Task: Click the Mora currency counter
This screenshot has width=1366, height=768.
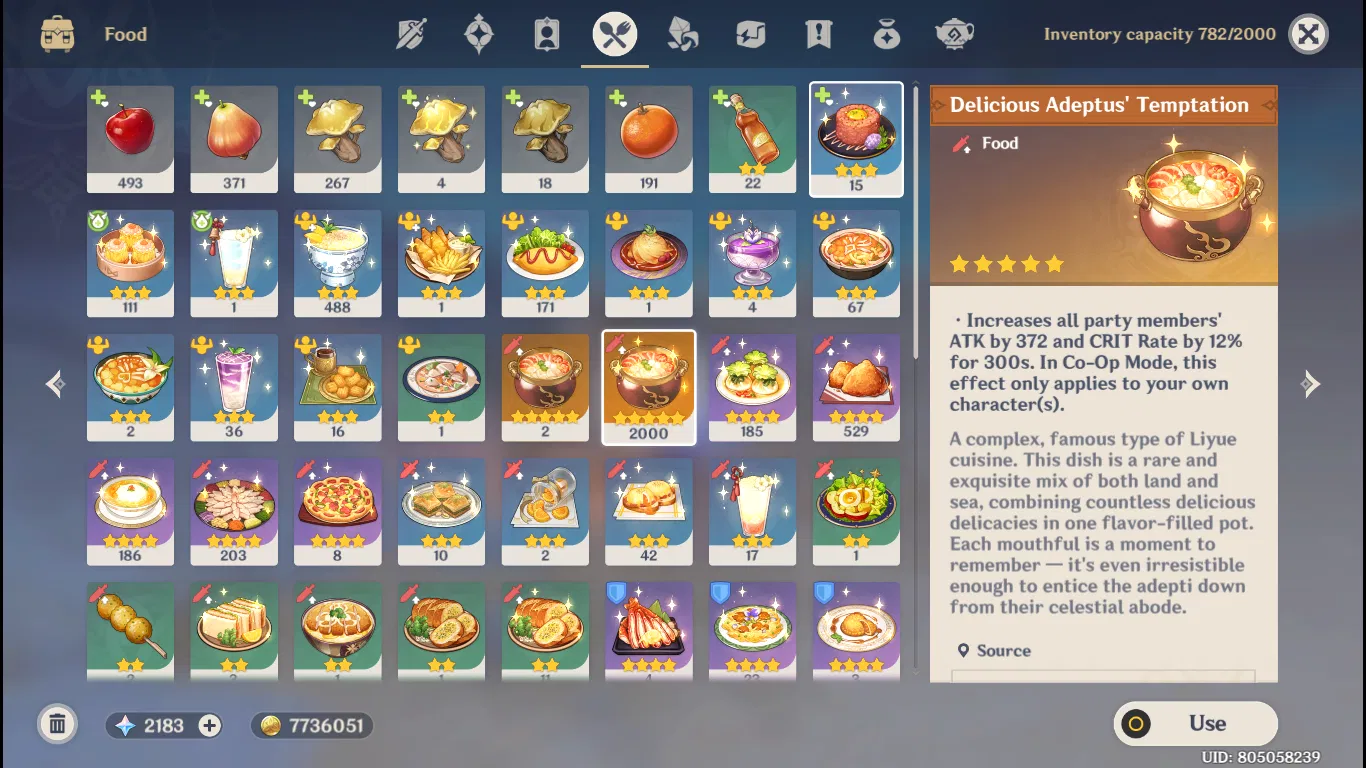Action: pyautogui.click(x=311, y=725)
